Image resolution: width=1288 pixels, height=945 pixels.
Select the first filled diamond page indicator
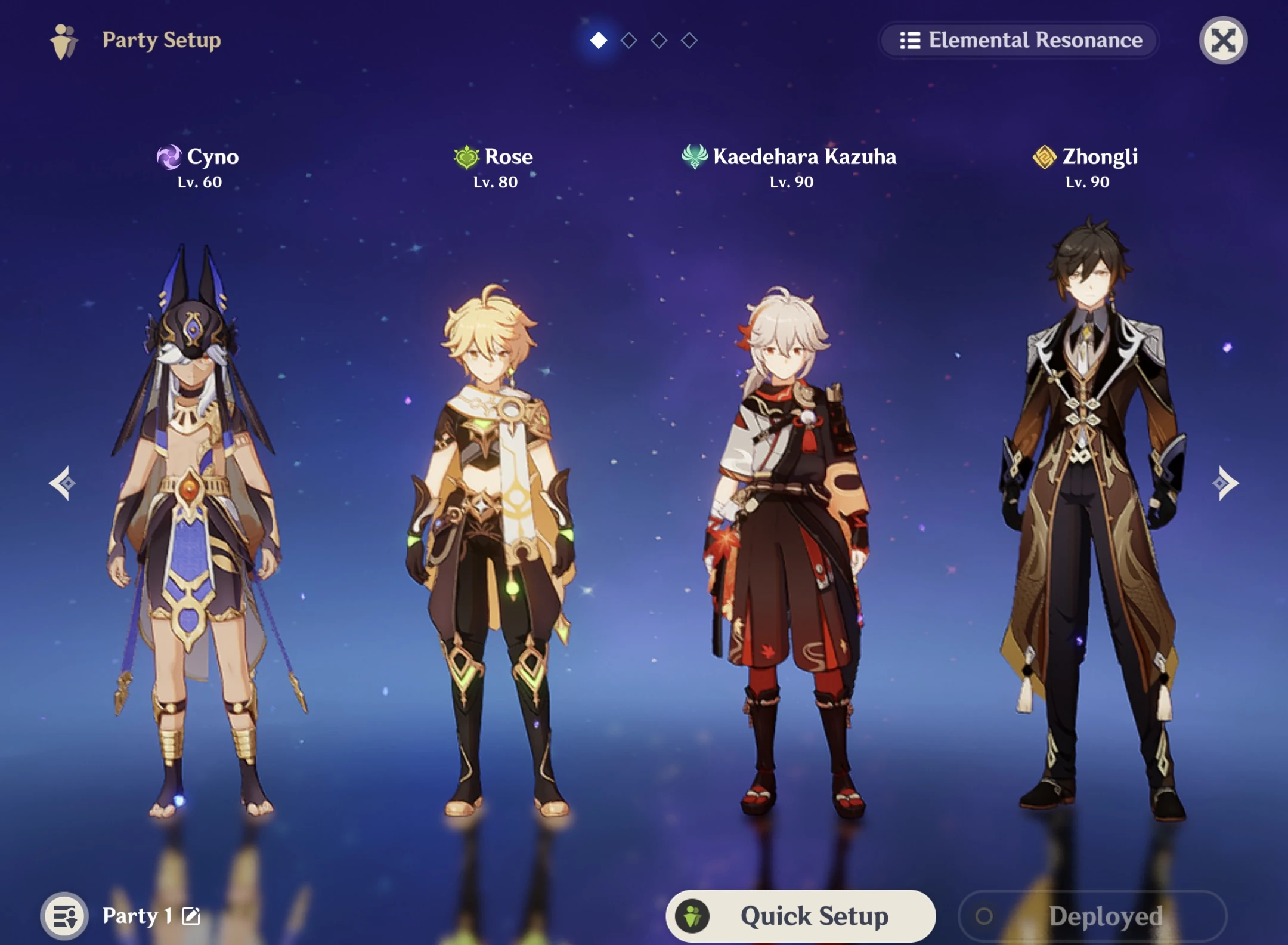(x=598, y=41)
